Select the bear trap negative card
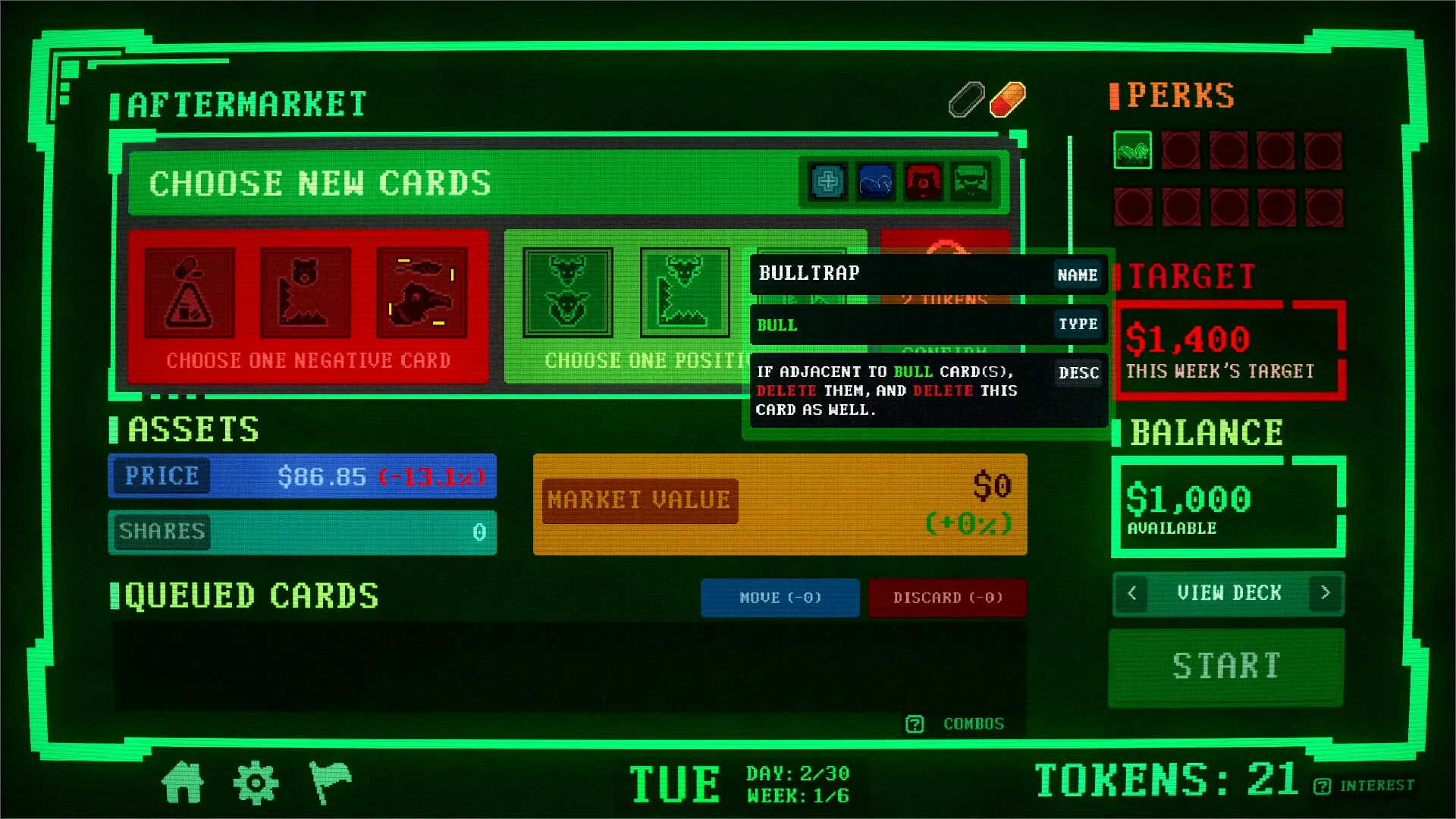1456x819 pixels. [306, 294]
